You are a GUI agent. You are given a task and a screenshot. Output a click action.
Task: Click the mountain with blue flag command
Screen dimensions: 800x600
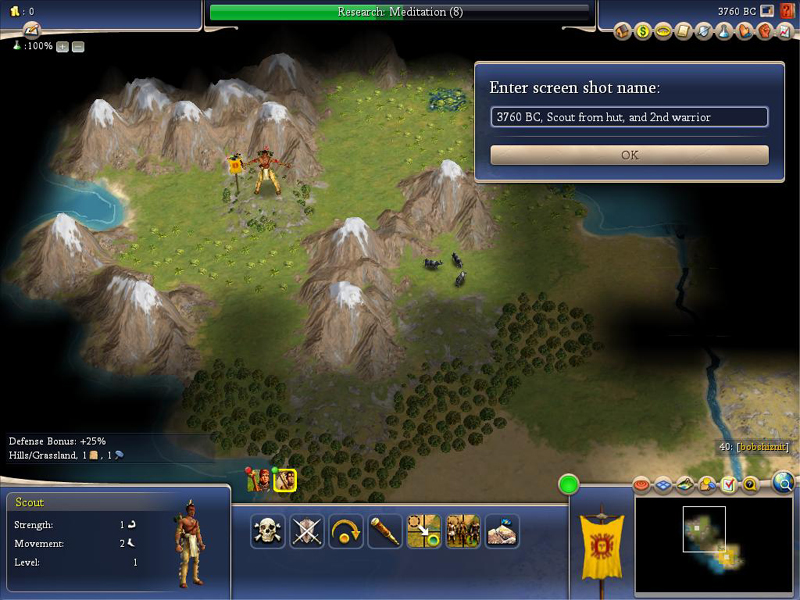[x=502, y=532]
